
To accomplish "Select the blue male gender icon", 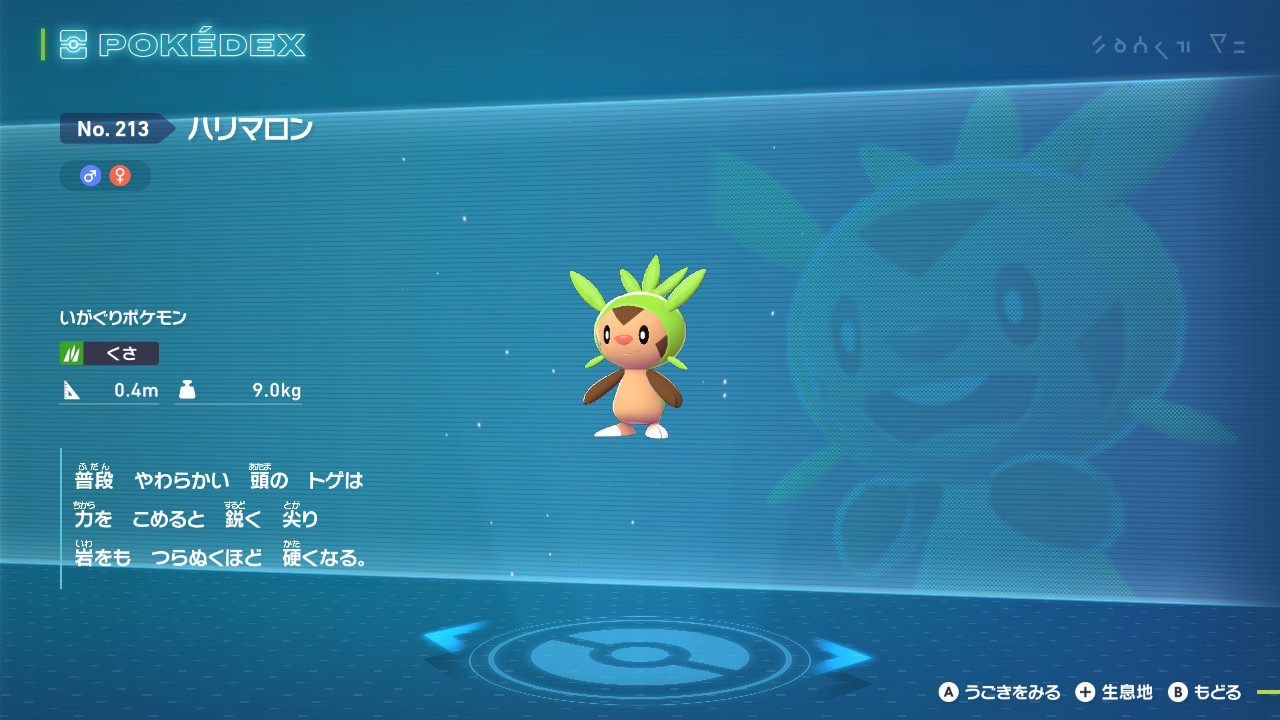I will tap(91, 176).
